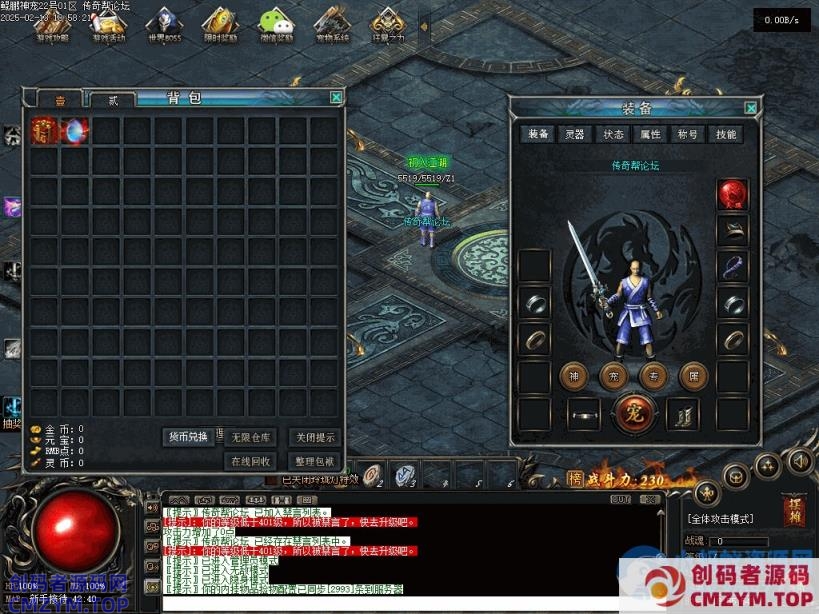Select the red scroll item in the bag
Image resolution: width=819 pixels, height=614 pixels.
(x=44, y=130)
